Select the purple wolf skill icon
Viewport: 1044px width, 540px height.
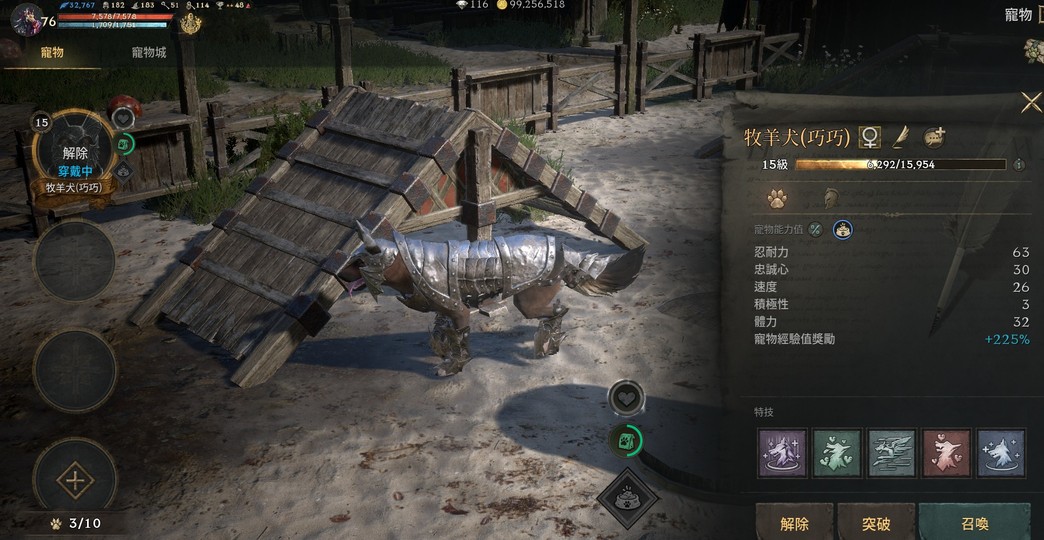(783, 453)
